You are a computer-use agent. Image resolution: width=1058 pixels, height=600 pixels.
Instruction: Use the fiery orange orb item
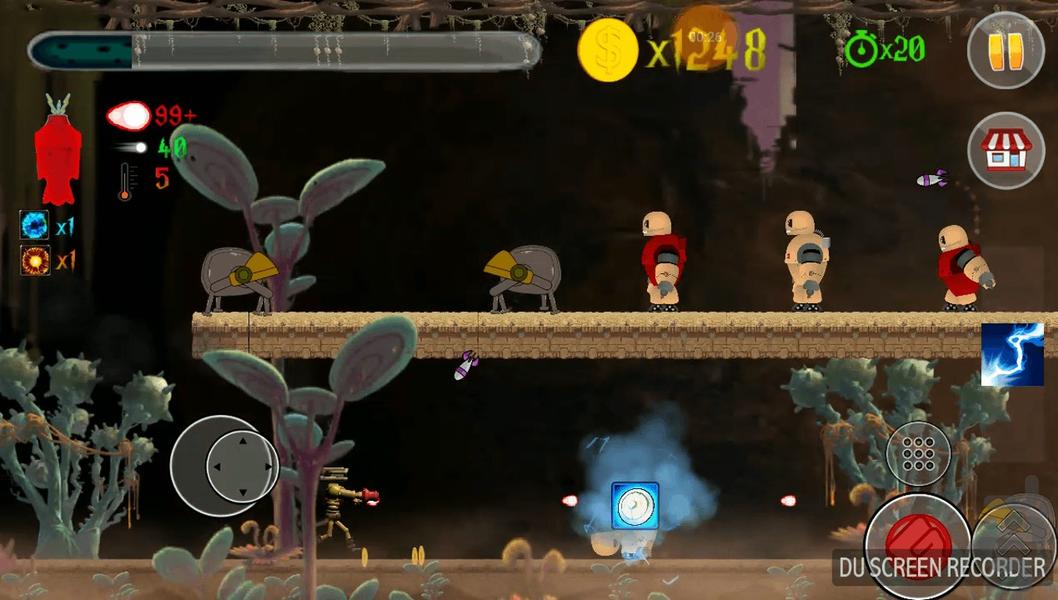coord(34,261)
